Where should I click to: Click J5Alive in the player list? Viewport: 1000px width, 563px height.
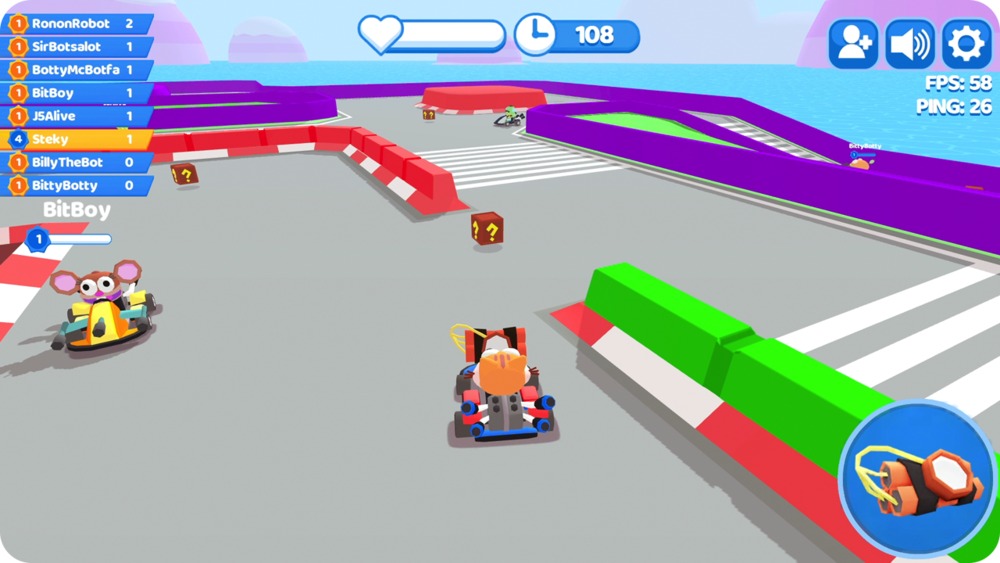point(77,116)
